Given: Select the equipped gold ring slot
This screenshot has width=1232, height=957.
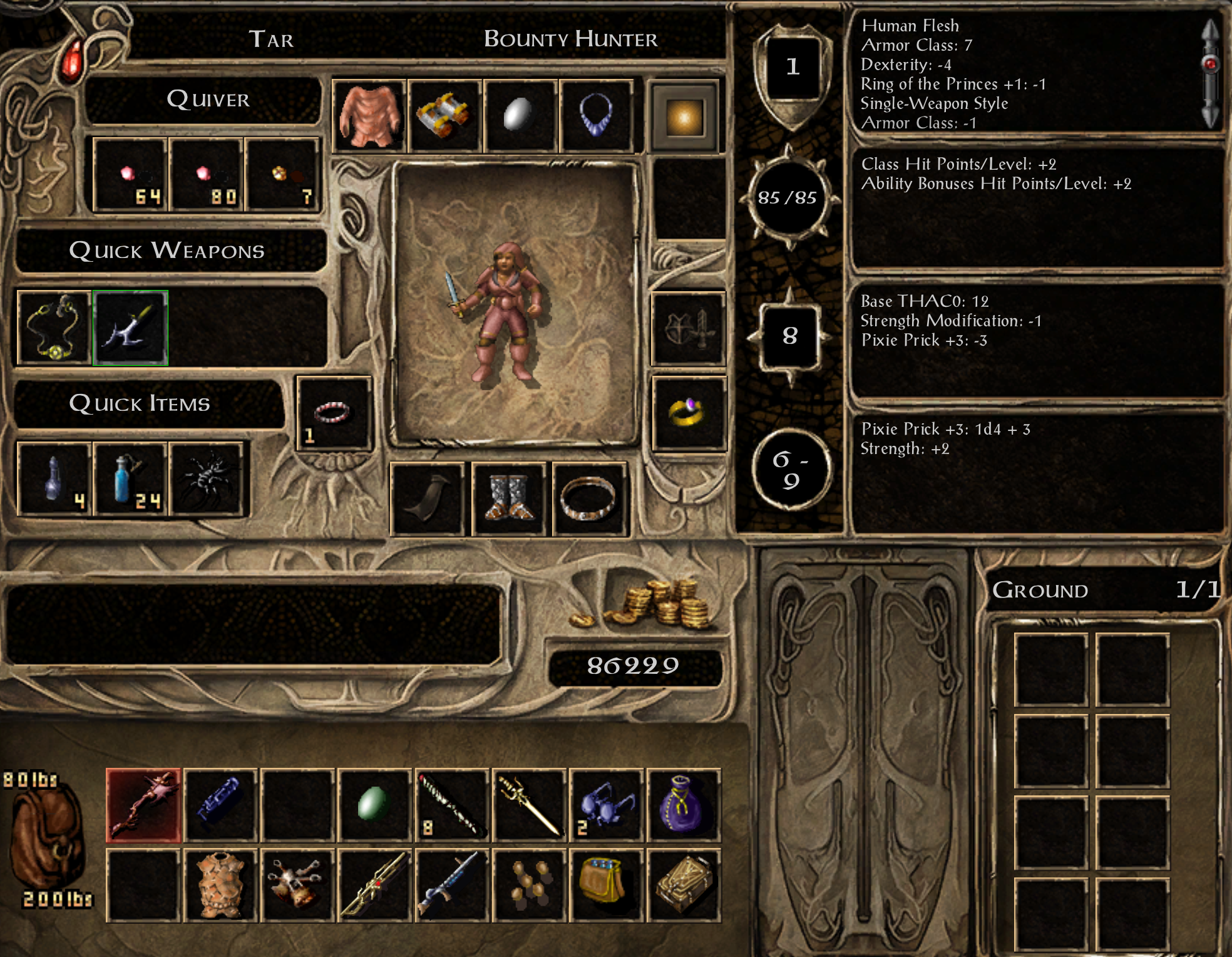Looking at the screenshot, I should pyautogui.click(x=688, y=413).
